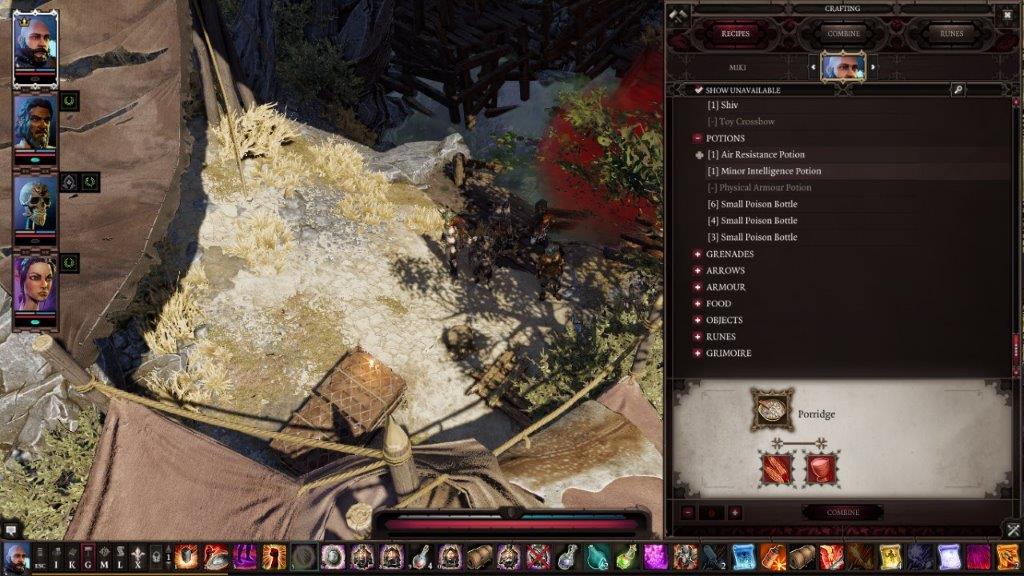Viewport: 1024px width, 576px height.
Task: Open the Runes tab
Action: (951, 33)
